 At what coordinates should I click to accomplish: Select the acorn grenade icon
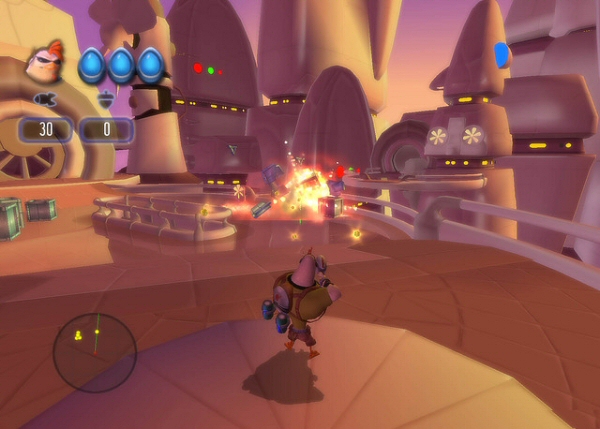click(104, 100)
